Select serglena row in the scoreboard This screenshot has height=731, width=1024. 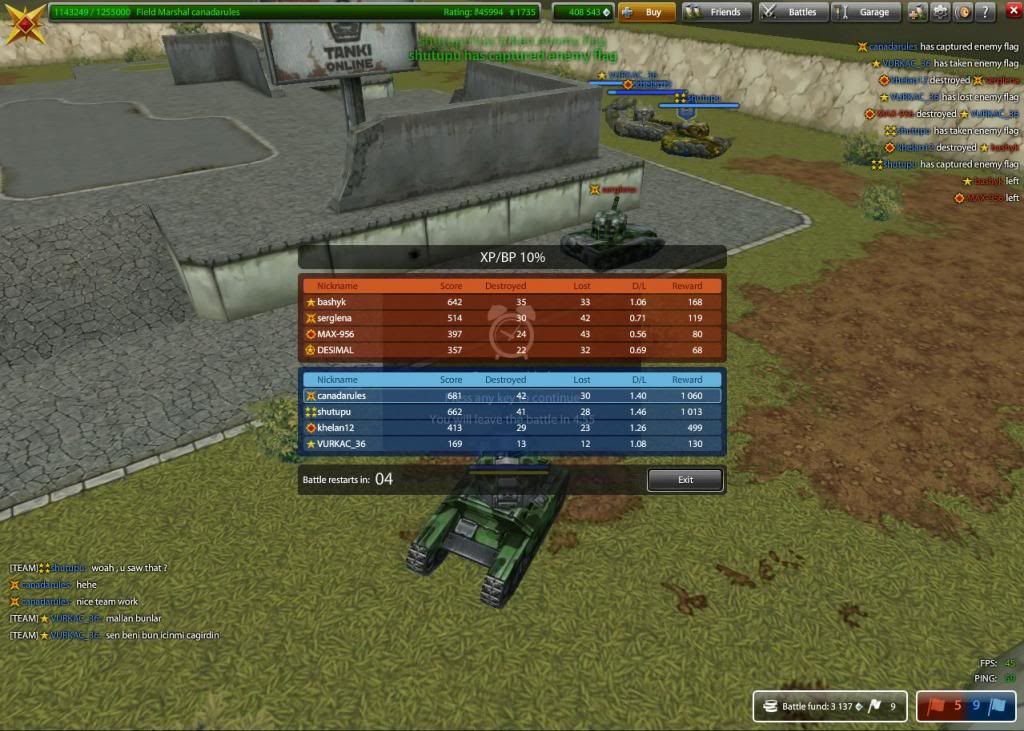[512, 318]
